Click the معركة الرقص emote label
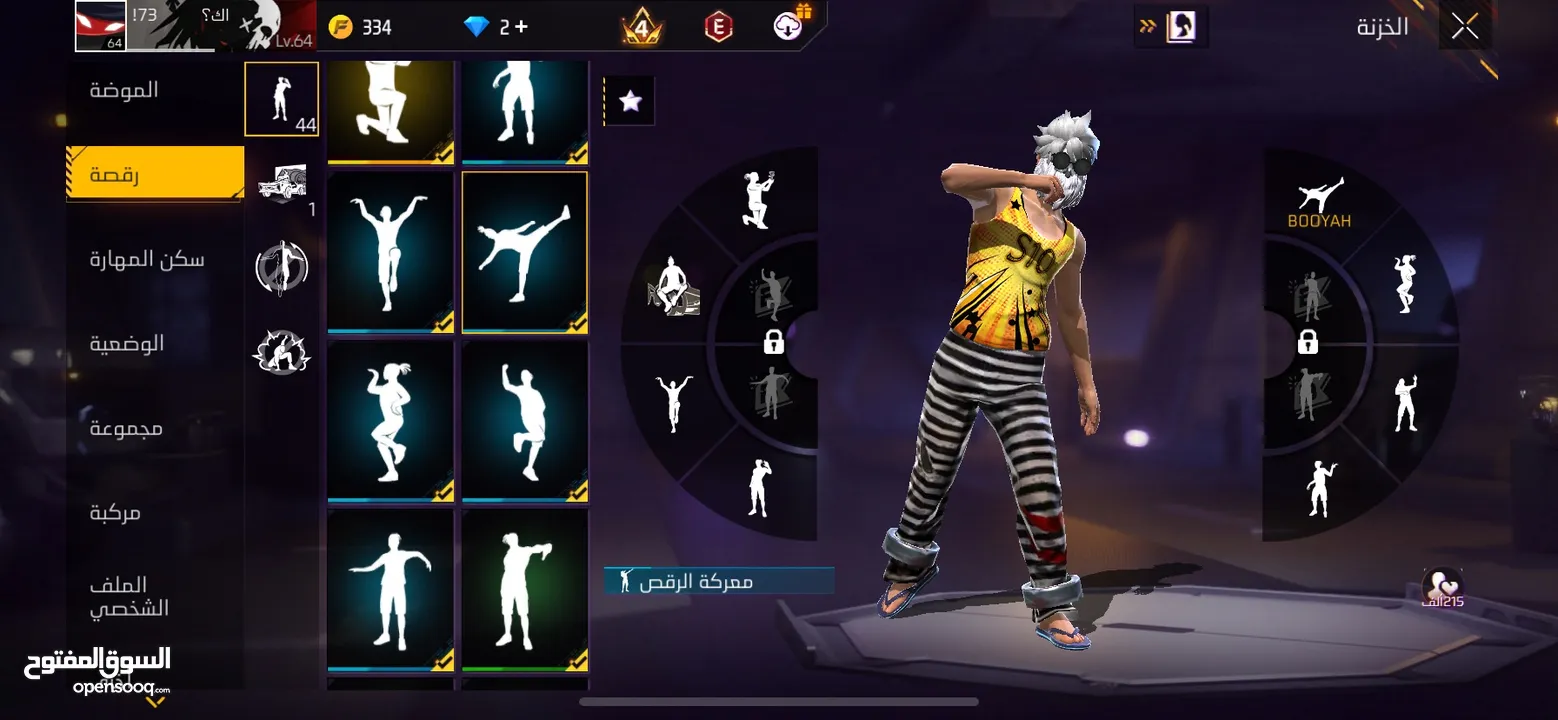Viewport: 1558px width, 720px height. coord(718,581)
